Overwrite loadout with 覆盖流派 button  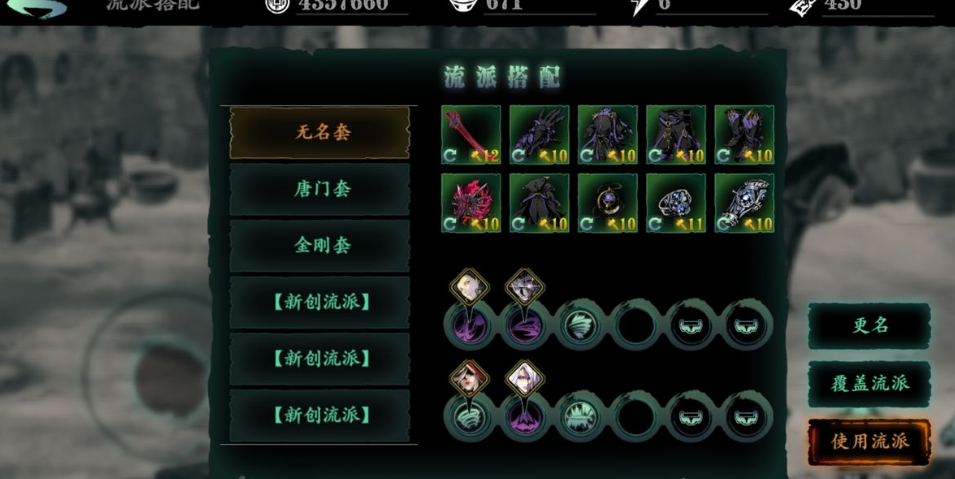coord(869,384)
